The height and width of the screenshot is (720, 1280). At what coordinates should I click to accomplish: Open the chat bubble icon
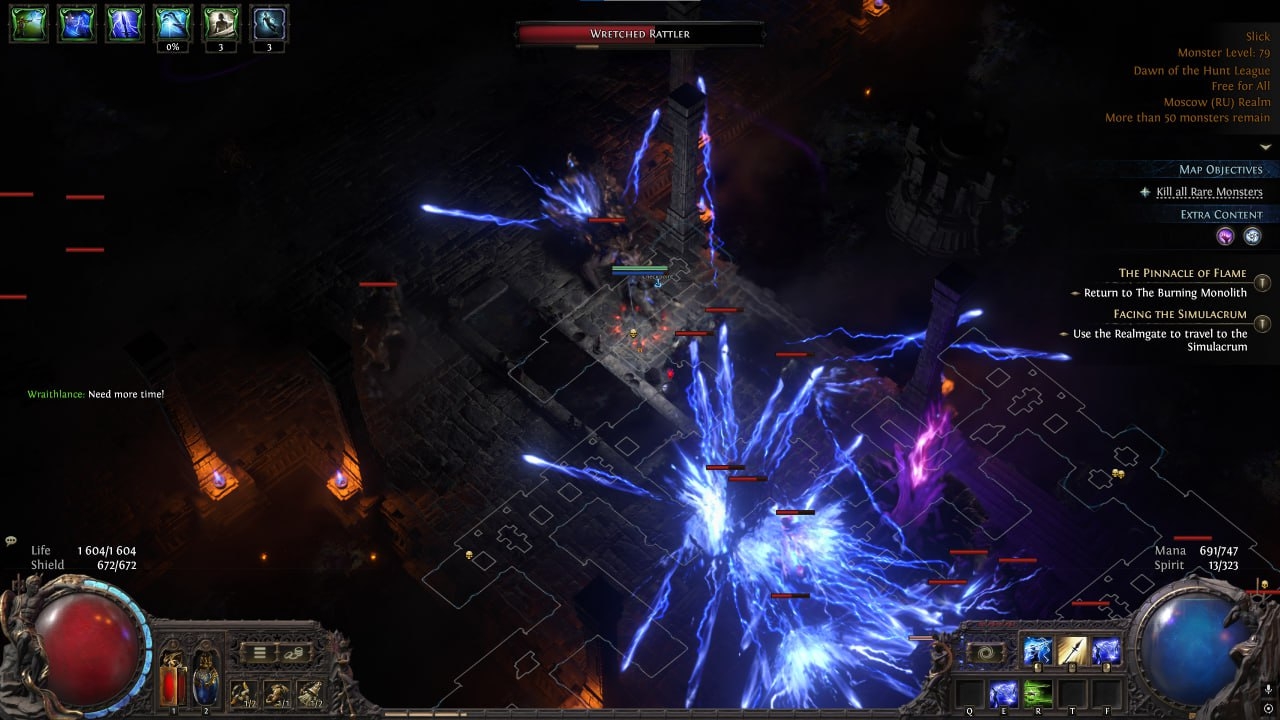click(x=11, y=541)
